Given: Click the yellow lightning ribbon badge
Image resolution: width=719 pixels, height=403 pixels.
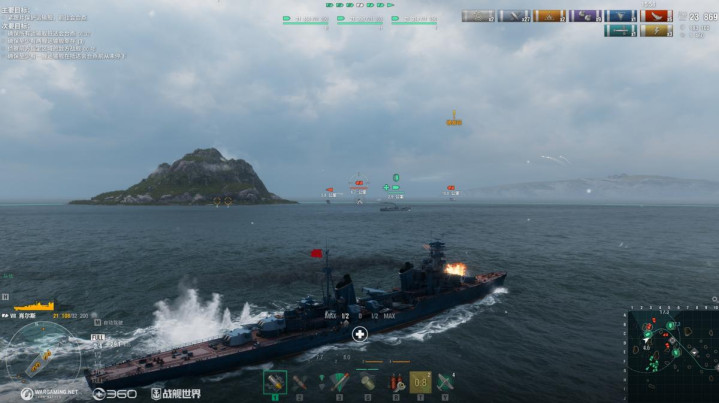Looking at the screenshot, I should coord(656,31).
